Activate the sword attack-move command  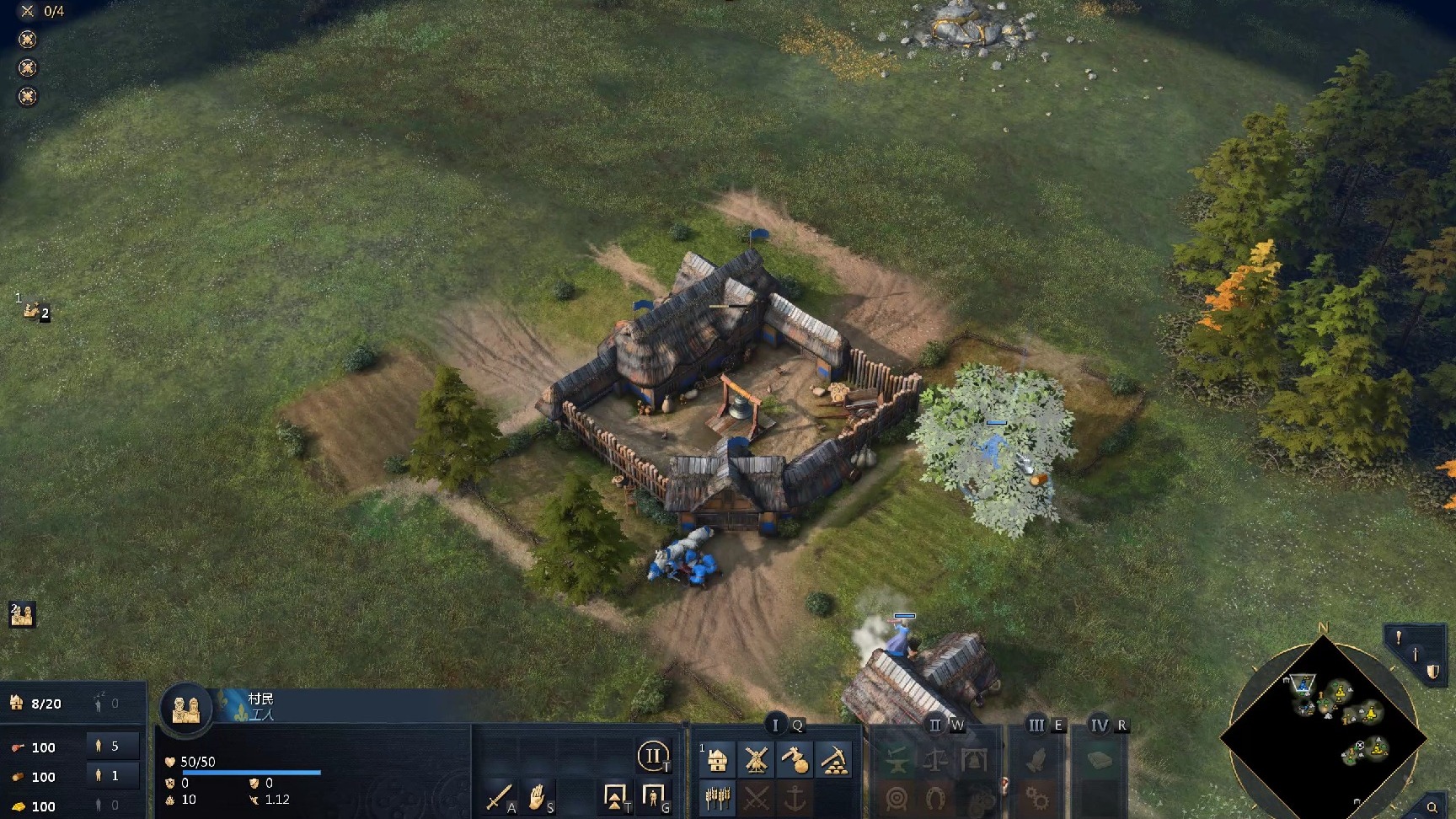(499, 796)
